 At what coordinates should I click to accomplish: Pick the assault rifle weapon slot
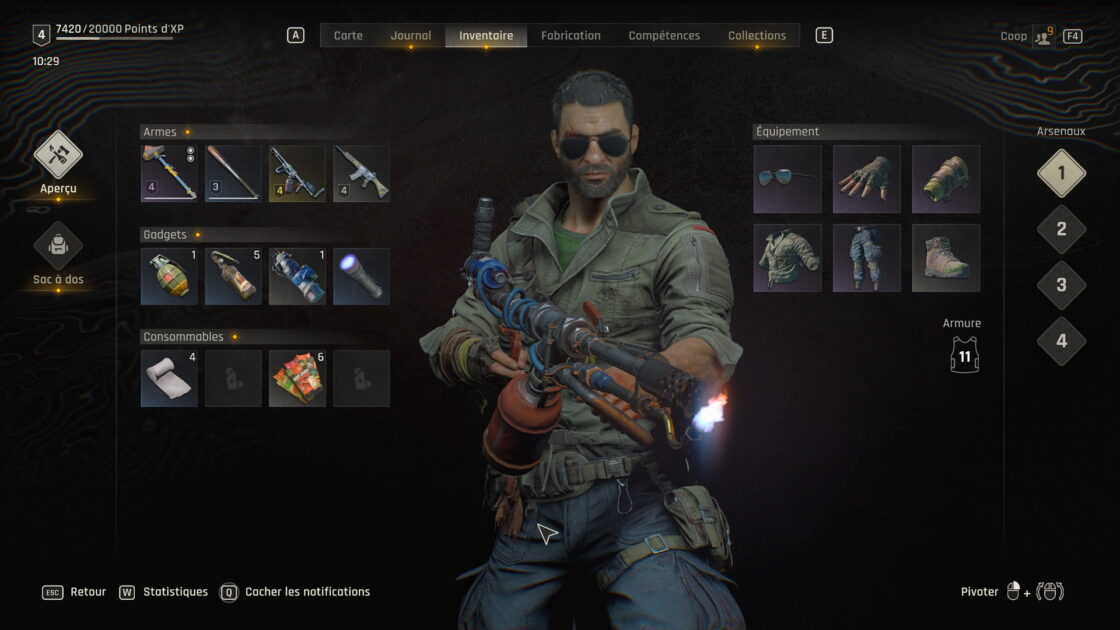361,174
